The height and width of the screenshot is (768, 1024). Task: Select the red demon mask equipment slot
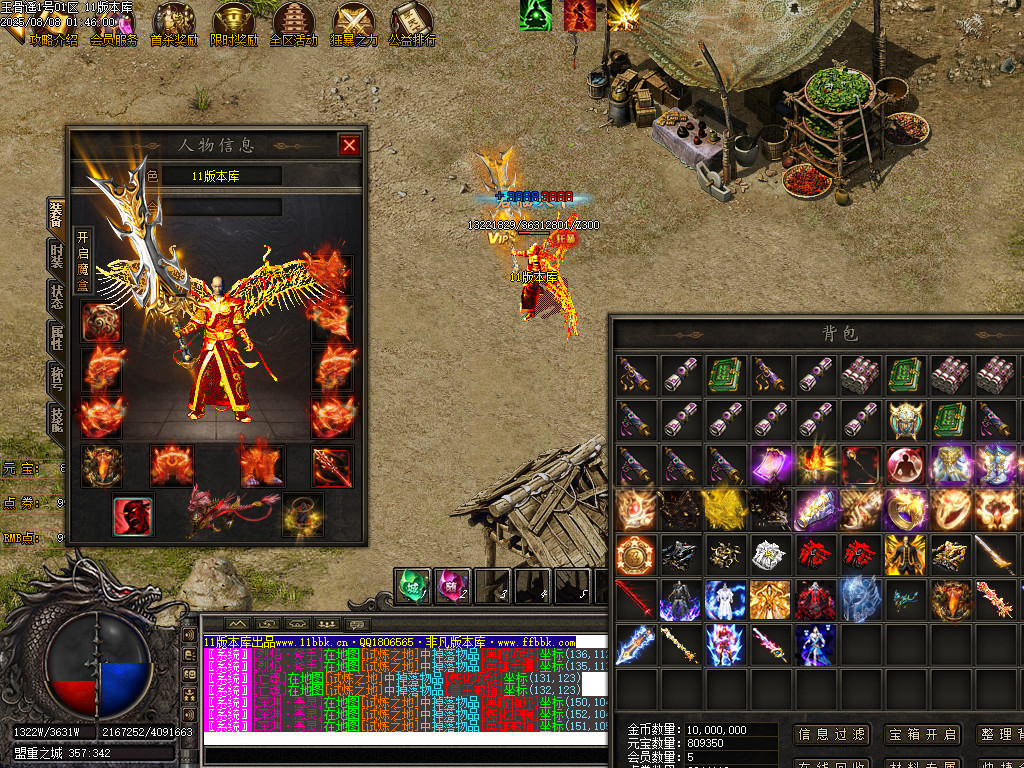pyautogui.click(x=132, y=516)
